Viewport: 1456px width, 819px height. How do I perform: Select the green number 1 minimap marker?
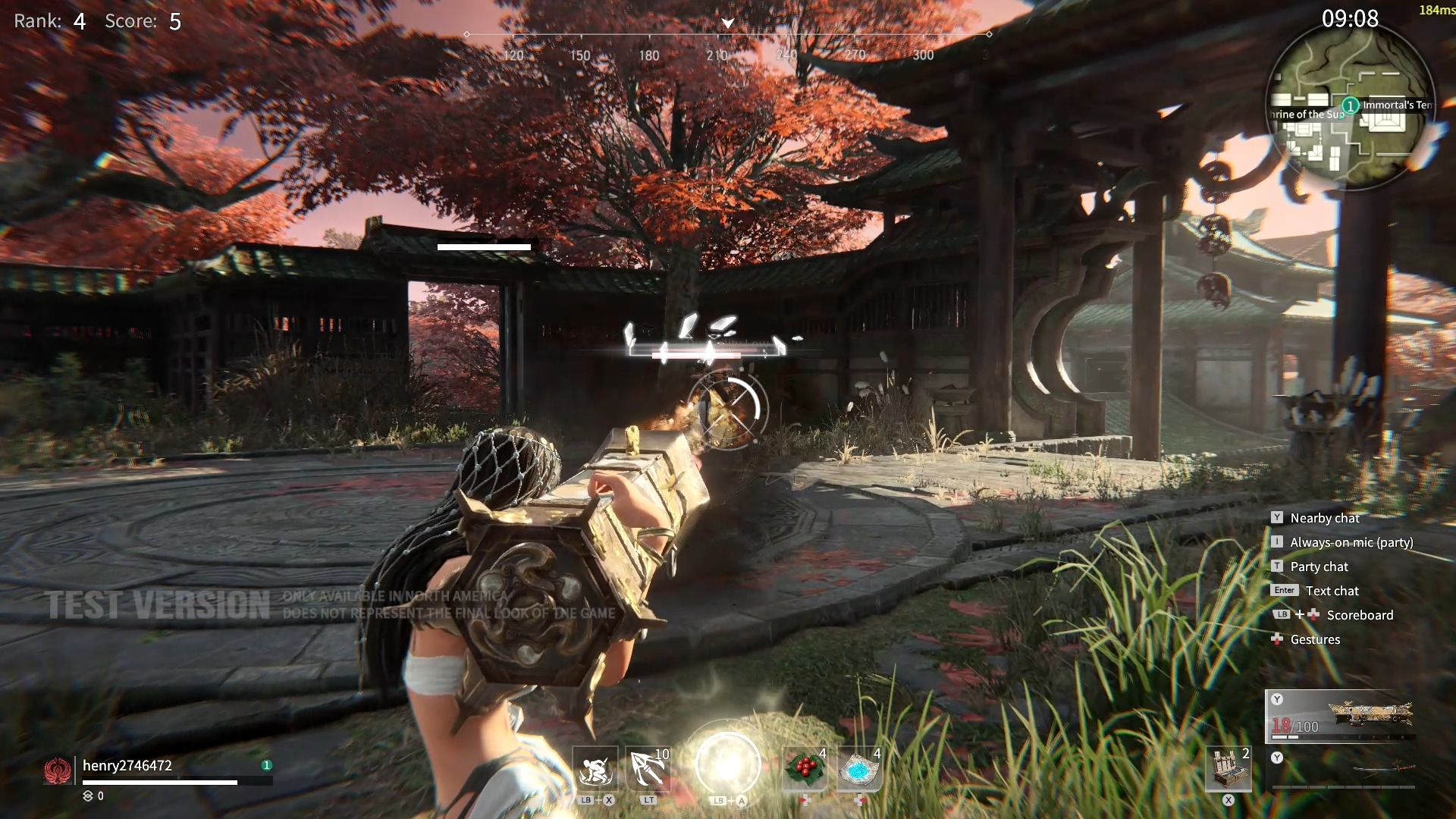1350,105
